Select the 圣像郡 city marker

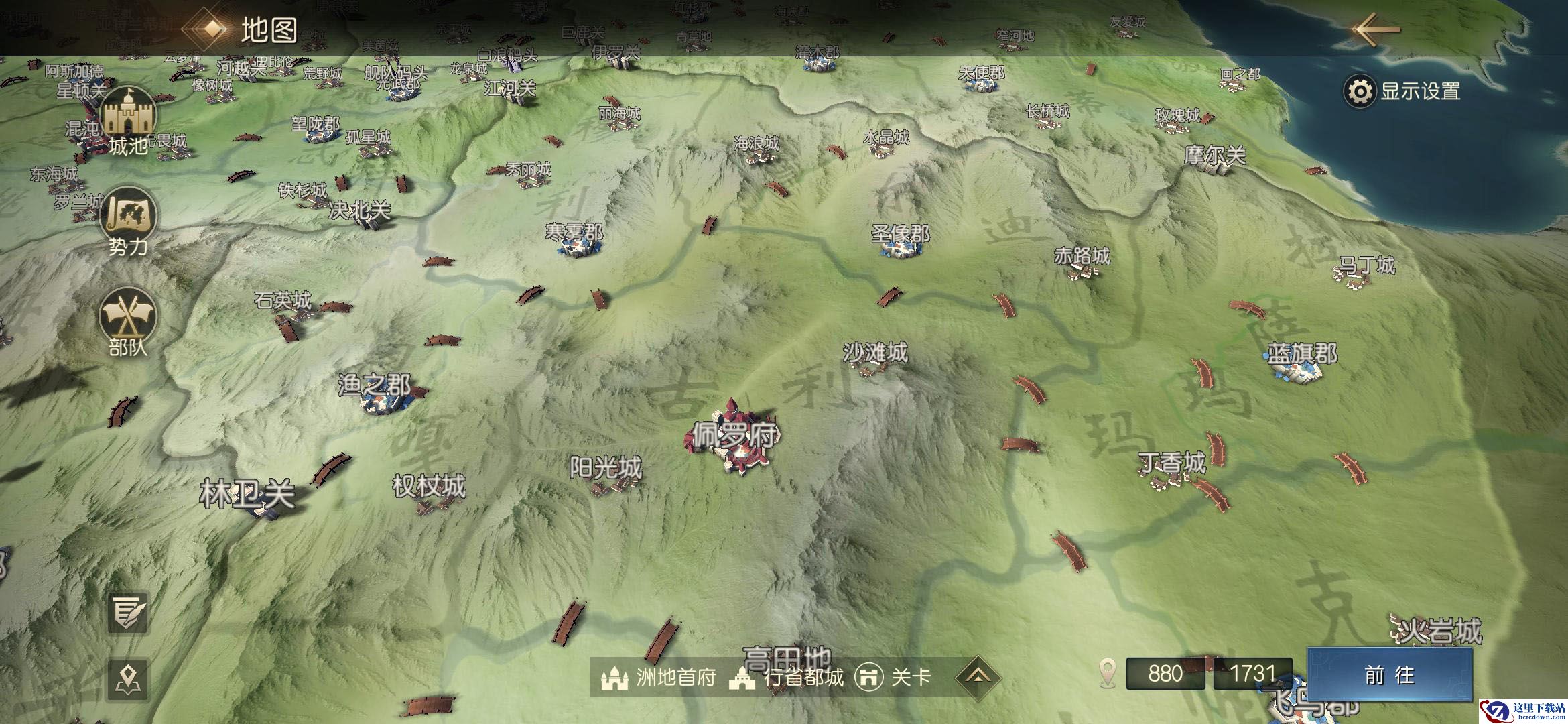[901, 243]
